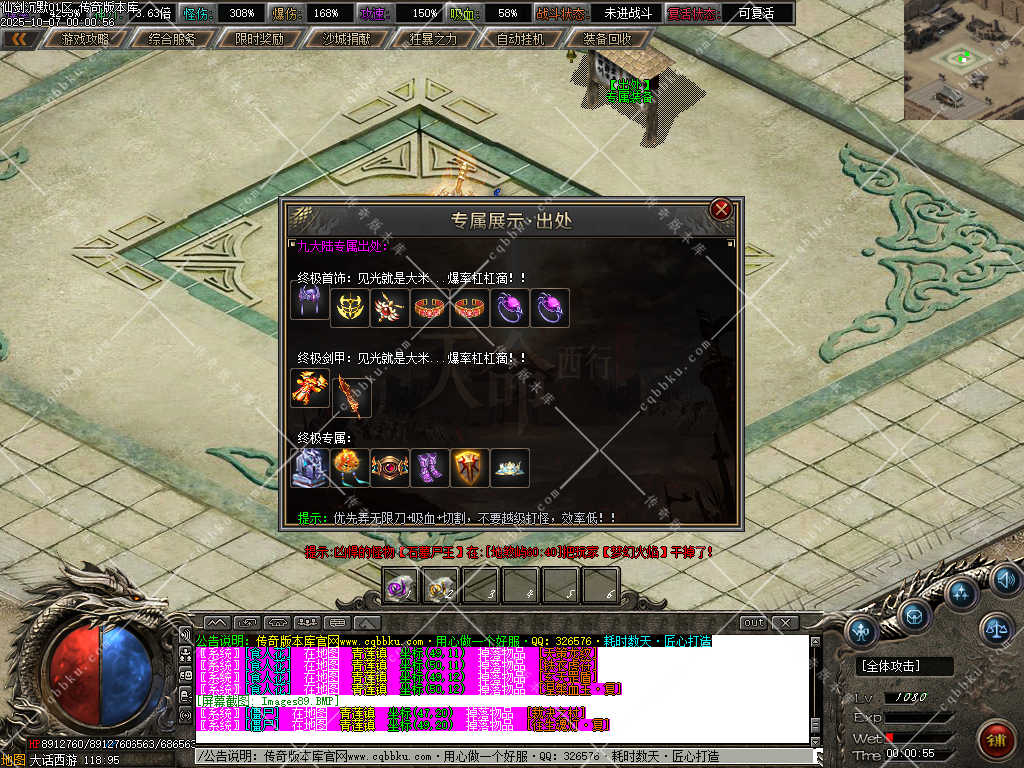This screenshot has width=1024, height=768.
Task: Select the golden armor item icon
Action: [x=311, y=388]
